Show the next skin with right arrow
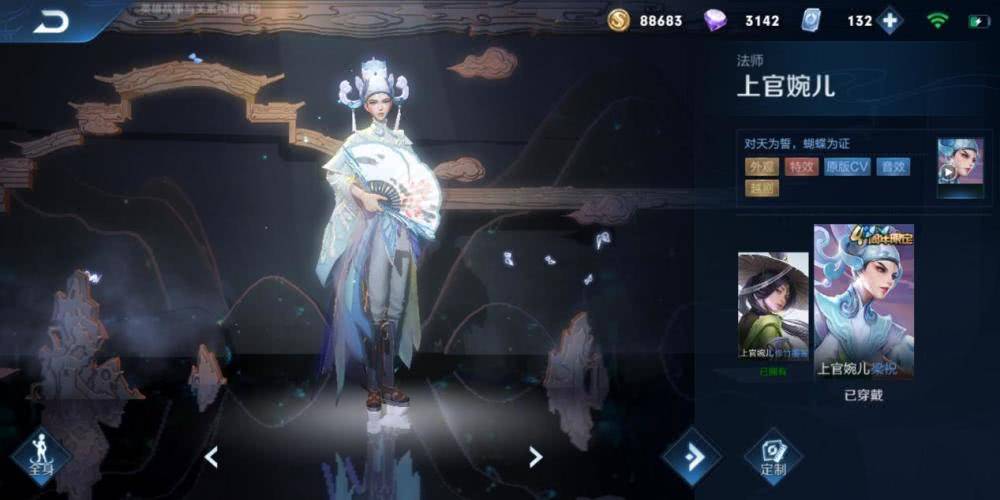Viewport: 1000px width, 500px height. click(535, 457)
